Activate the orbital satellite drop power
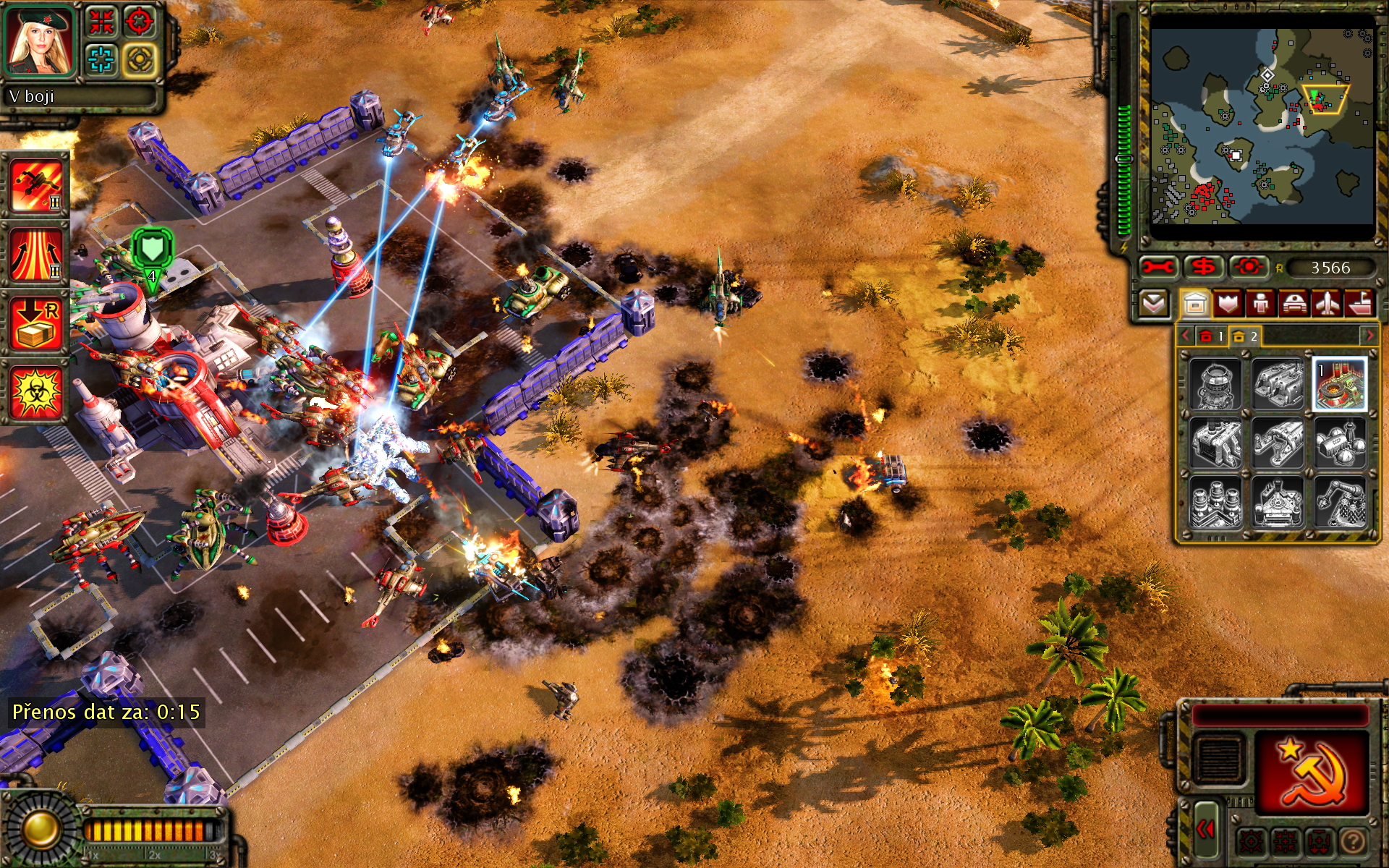This screenshot has height=868, width=1389. point(36,185)
